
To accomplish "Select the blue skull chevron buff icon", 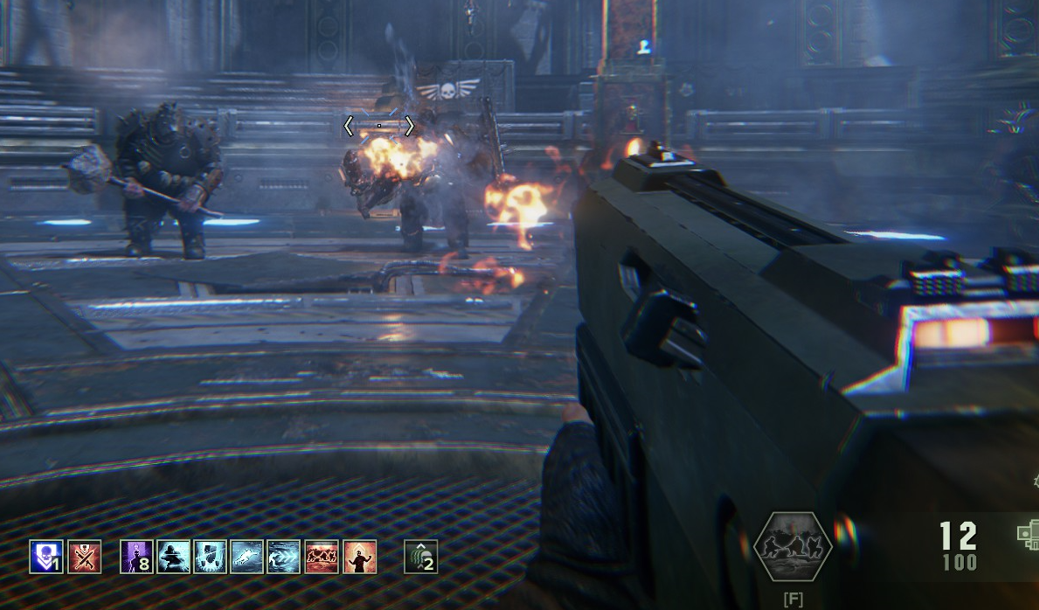I will coord(46,556).
